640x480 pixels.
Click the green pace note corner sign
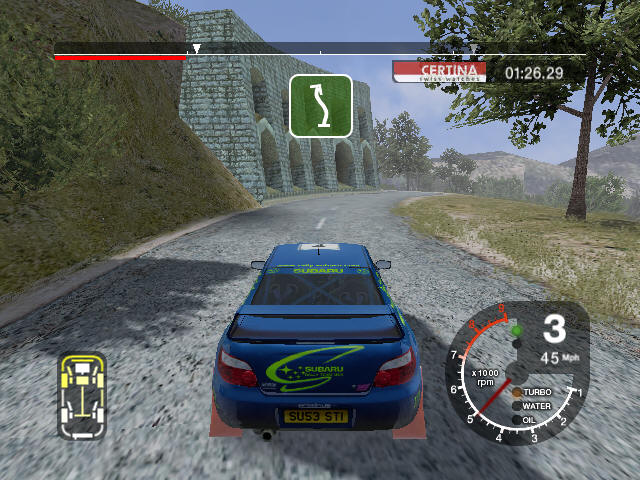pyautogui.click(x=321, y=105)
